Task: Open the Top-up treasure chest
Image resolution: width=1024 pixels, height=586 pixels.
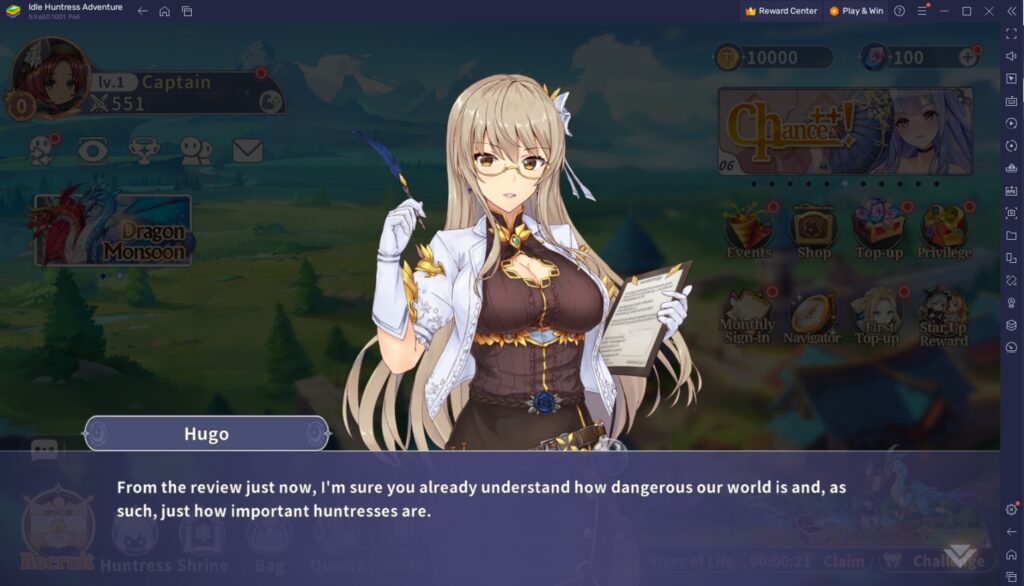Action: pos(879,229)
